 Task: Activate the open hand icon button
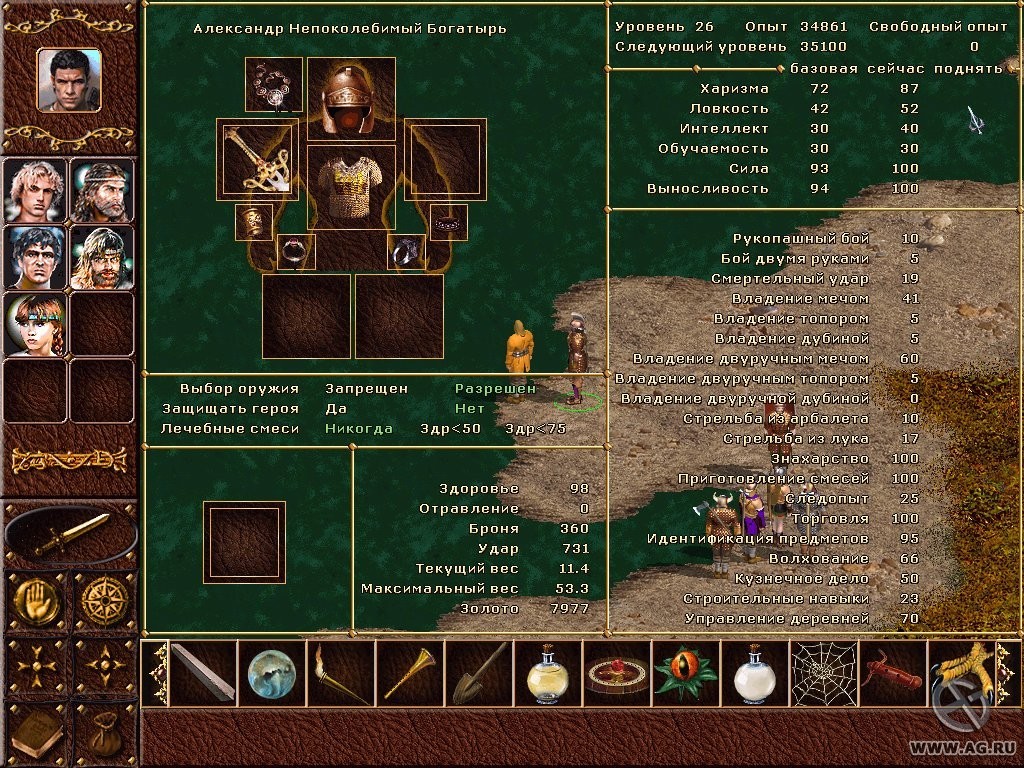[35, 599]
